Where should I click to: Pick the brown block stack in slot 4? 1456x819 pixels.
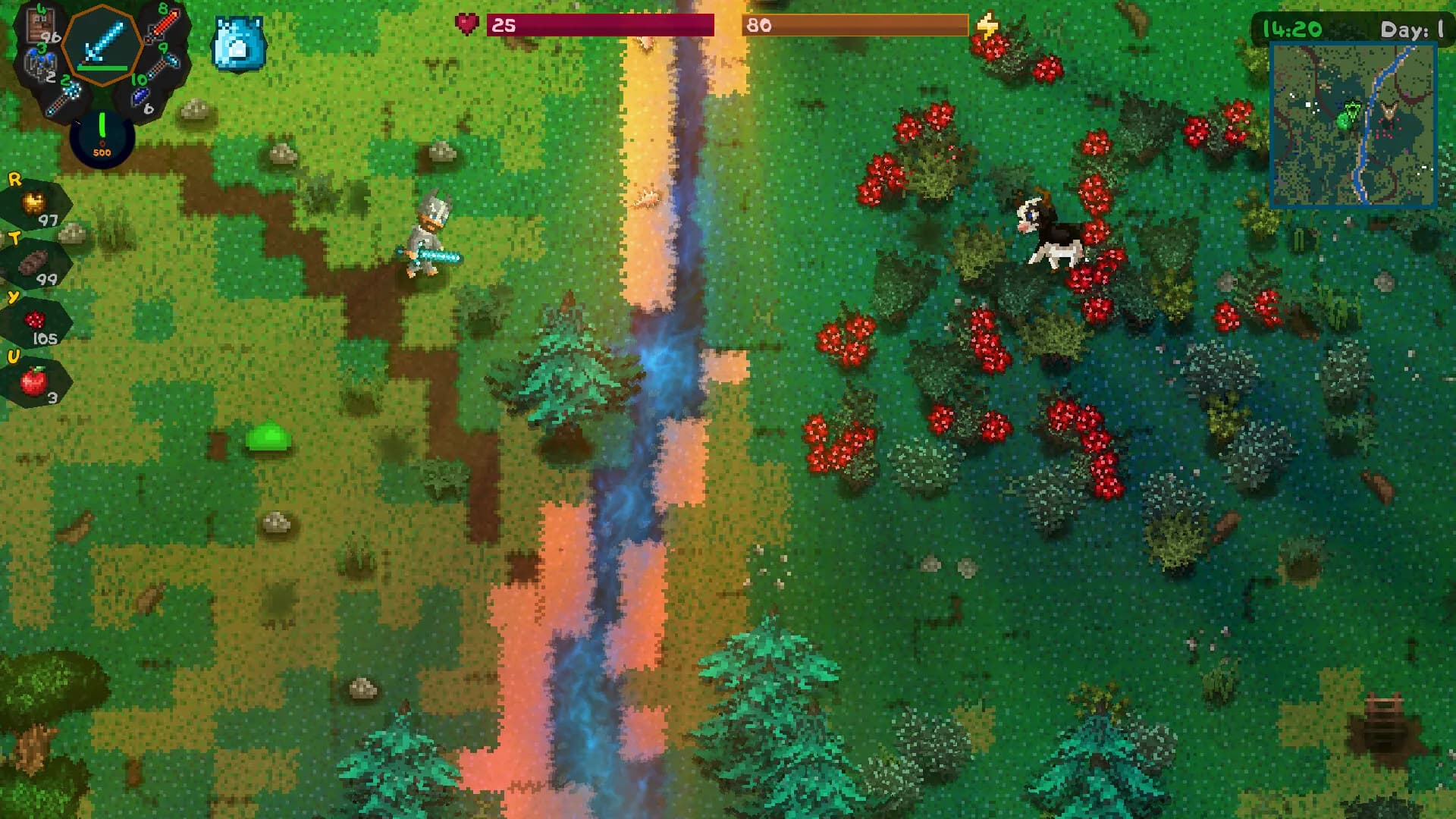point(42,28)
